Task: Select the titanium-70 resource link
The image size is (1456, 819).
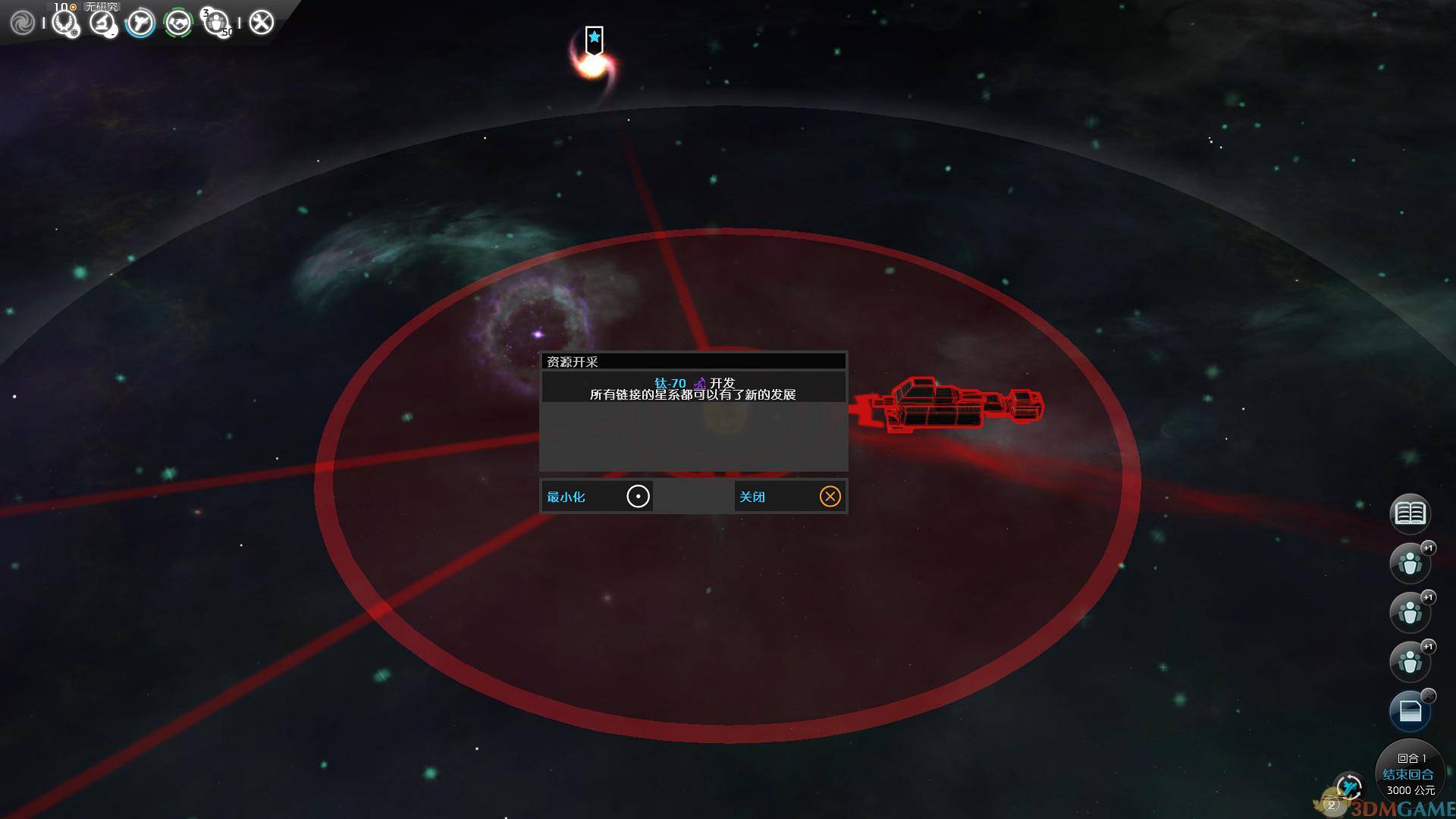Action: 670,383
